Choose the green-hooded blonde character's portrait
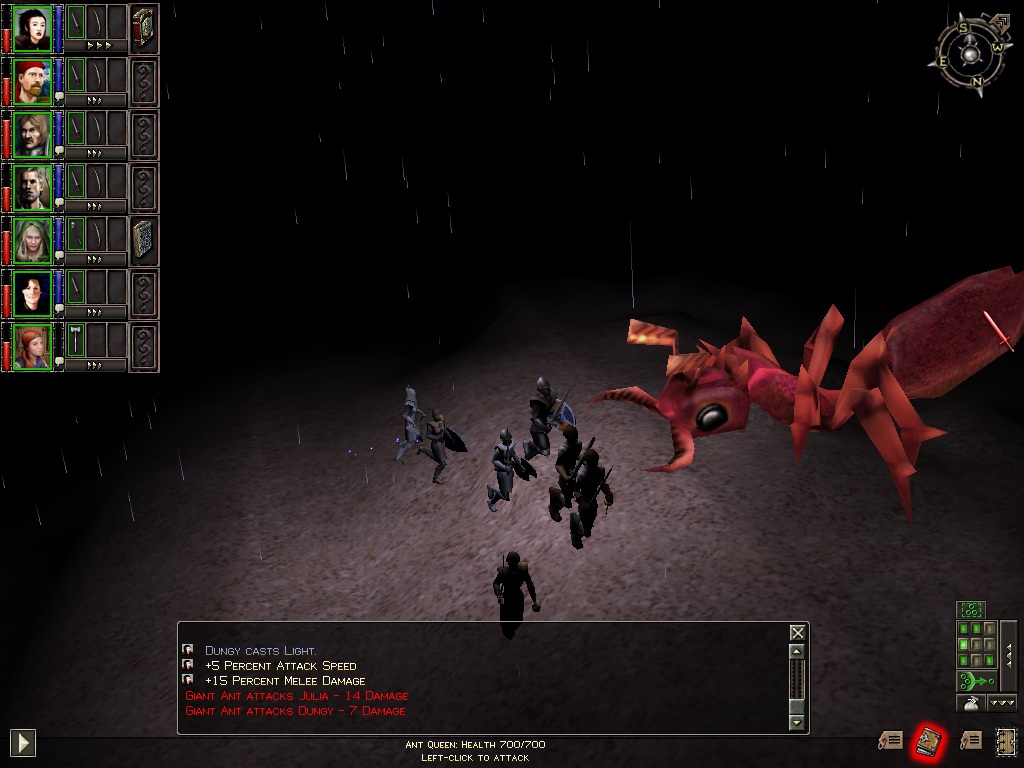The width and height of the screenshot is (1024, 768). [33, 241]
